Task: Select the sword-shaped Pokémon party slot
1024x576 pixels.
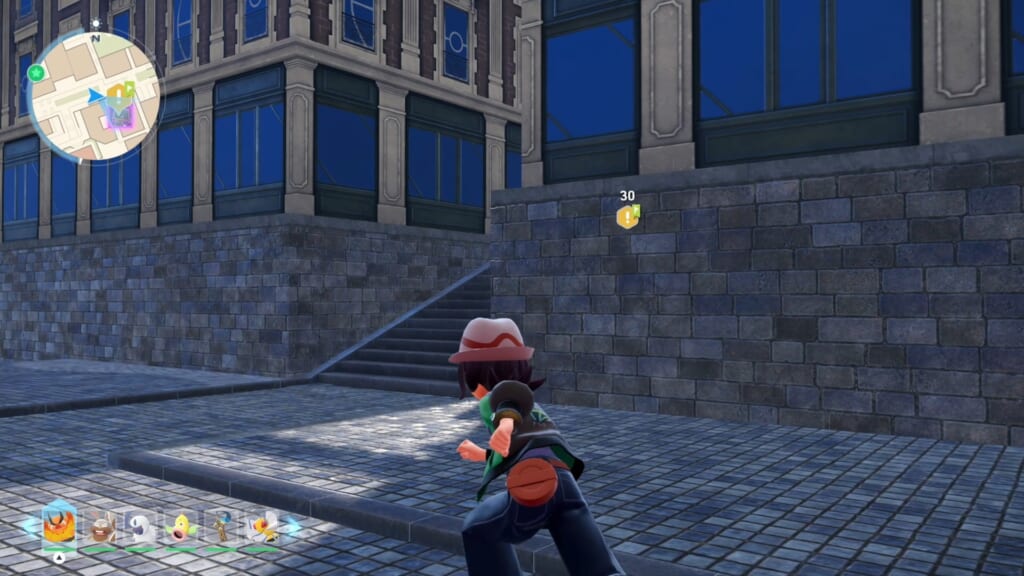Action: coord(220,527)
